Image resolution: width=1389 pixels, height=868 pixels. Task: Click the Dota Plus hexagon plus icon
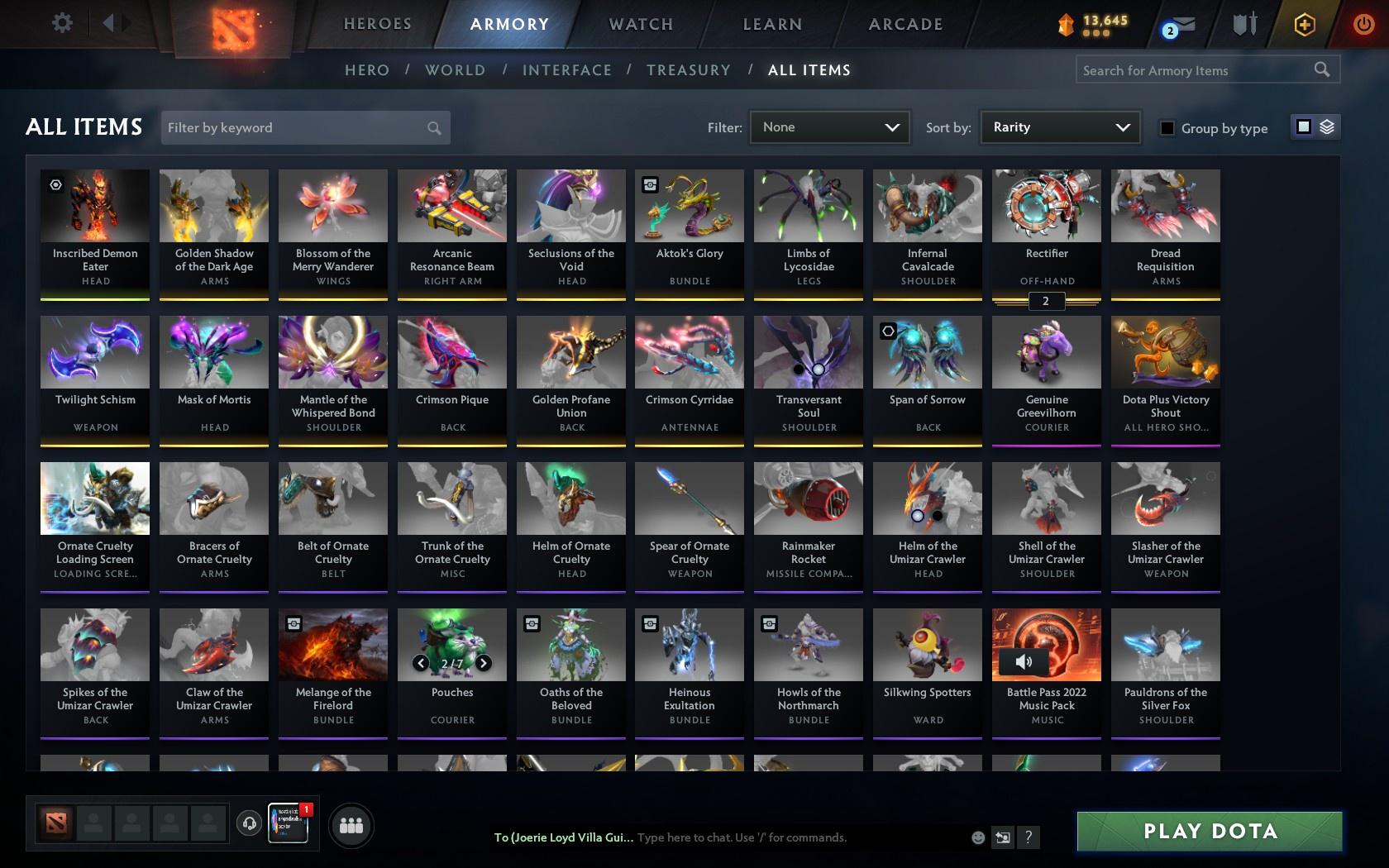pyautogui.click(x=1305, y=24)
